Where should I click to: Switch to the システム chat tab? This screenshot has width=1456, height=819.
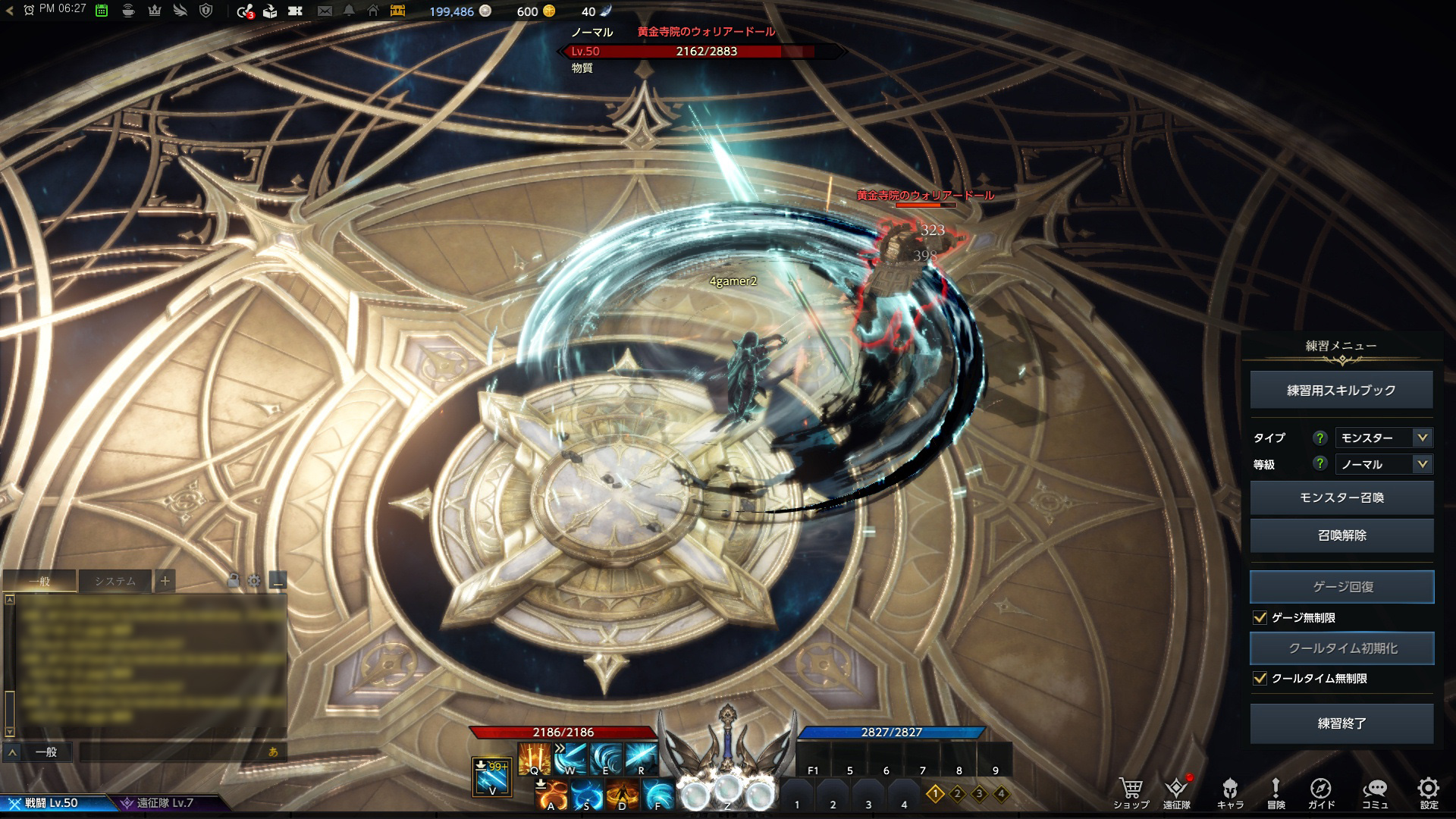(115, 582)
